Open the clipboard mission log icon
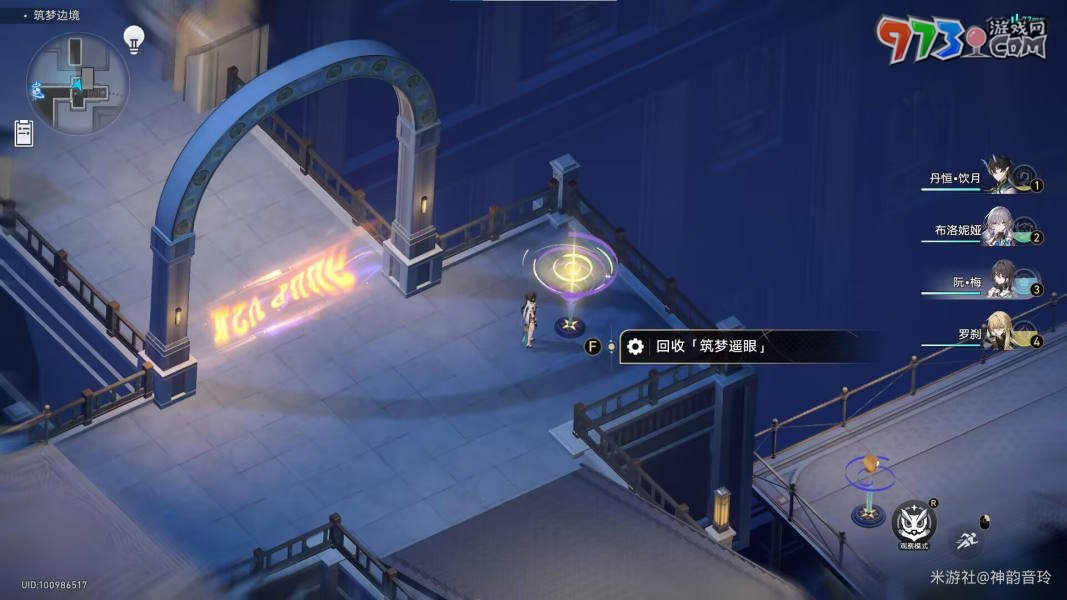The height and width of the screenshot is (600, 1067). point(24,133)
